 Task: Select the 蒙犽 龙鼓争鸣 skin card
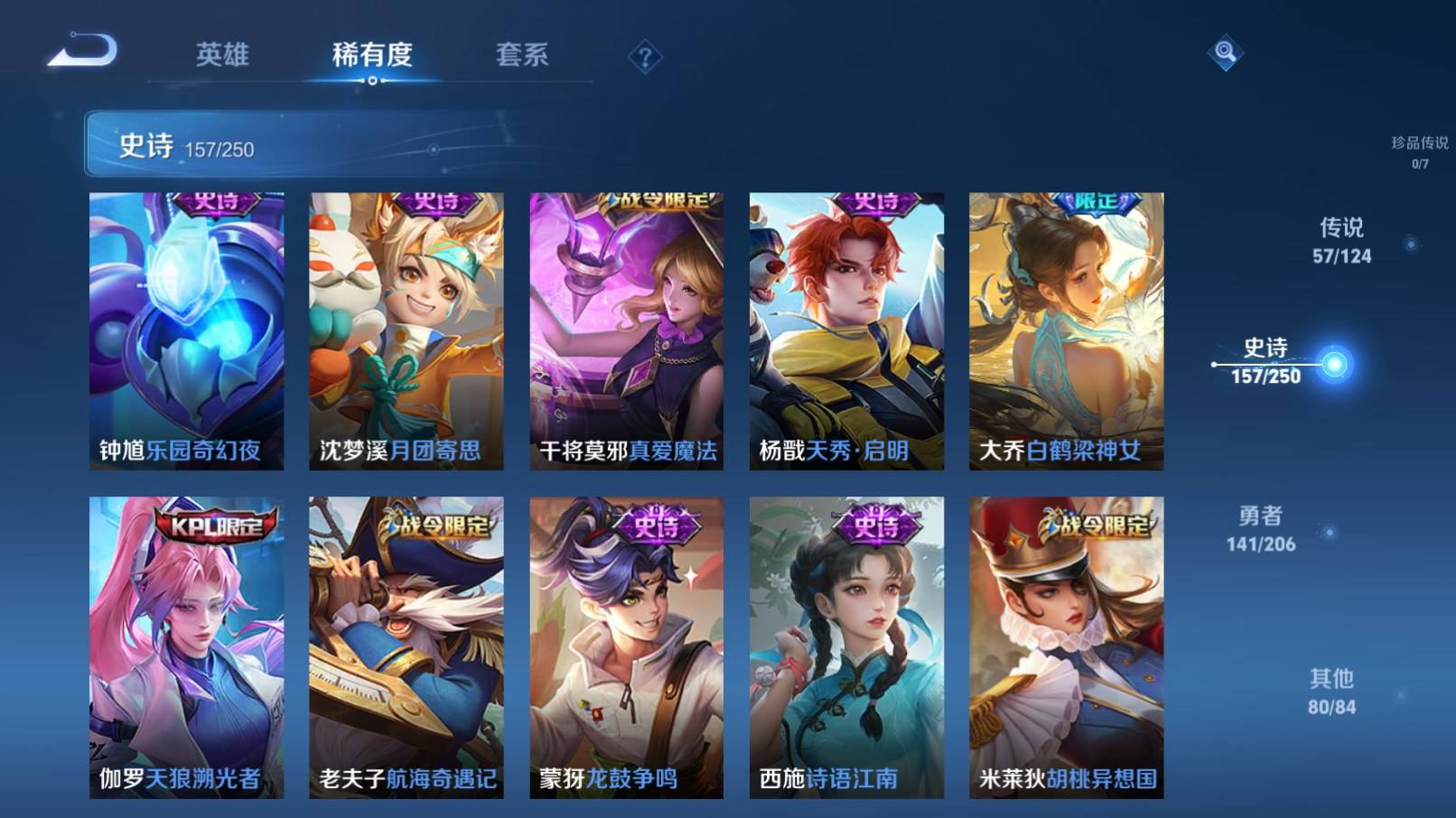pos(627,646)
